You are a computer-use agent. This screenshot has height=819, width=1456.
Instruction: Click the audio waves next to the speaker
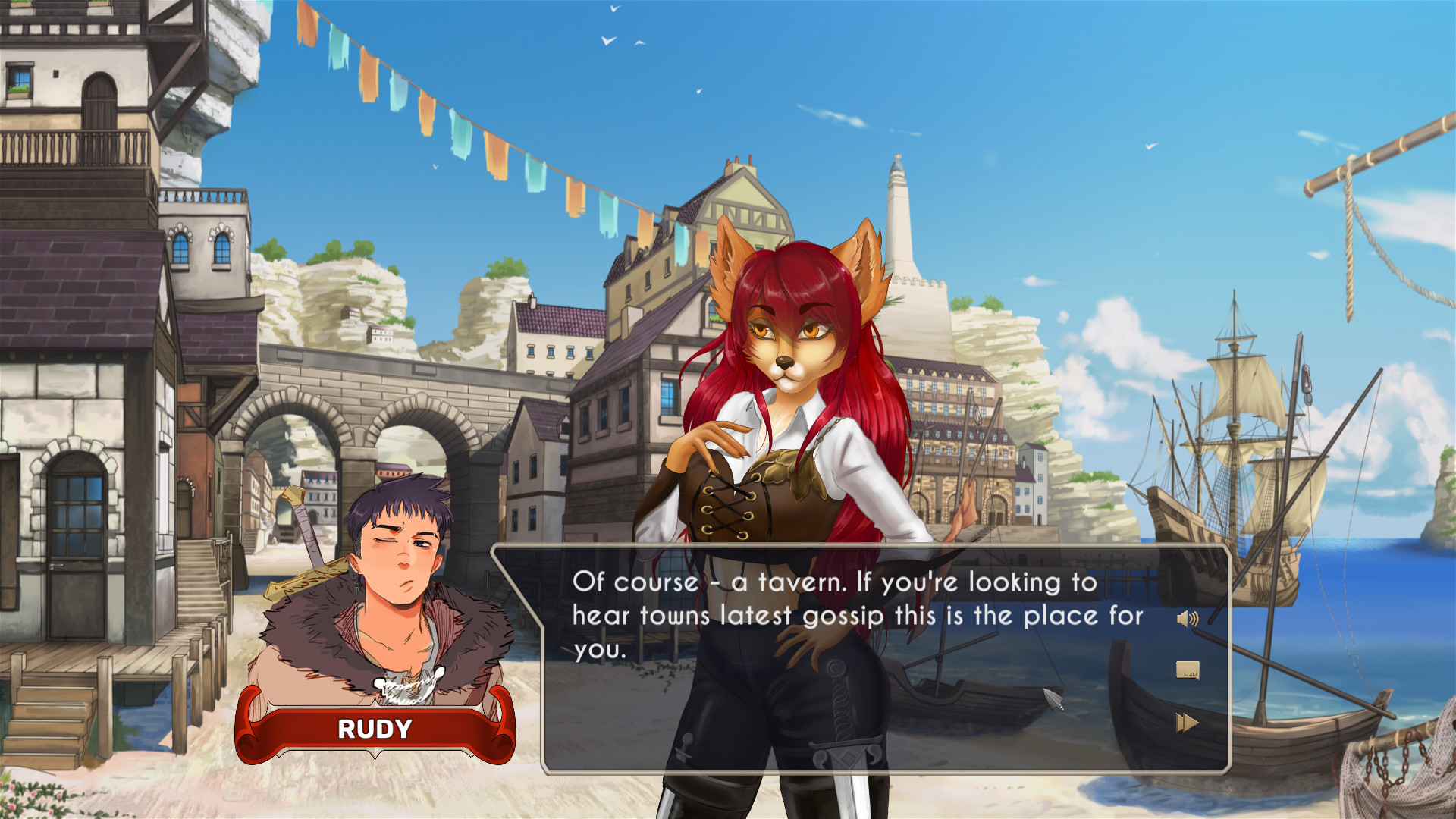tap(1194, 618)
